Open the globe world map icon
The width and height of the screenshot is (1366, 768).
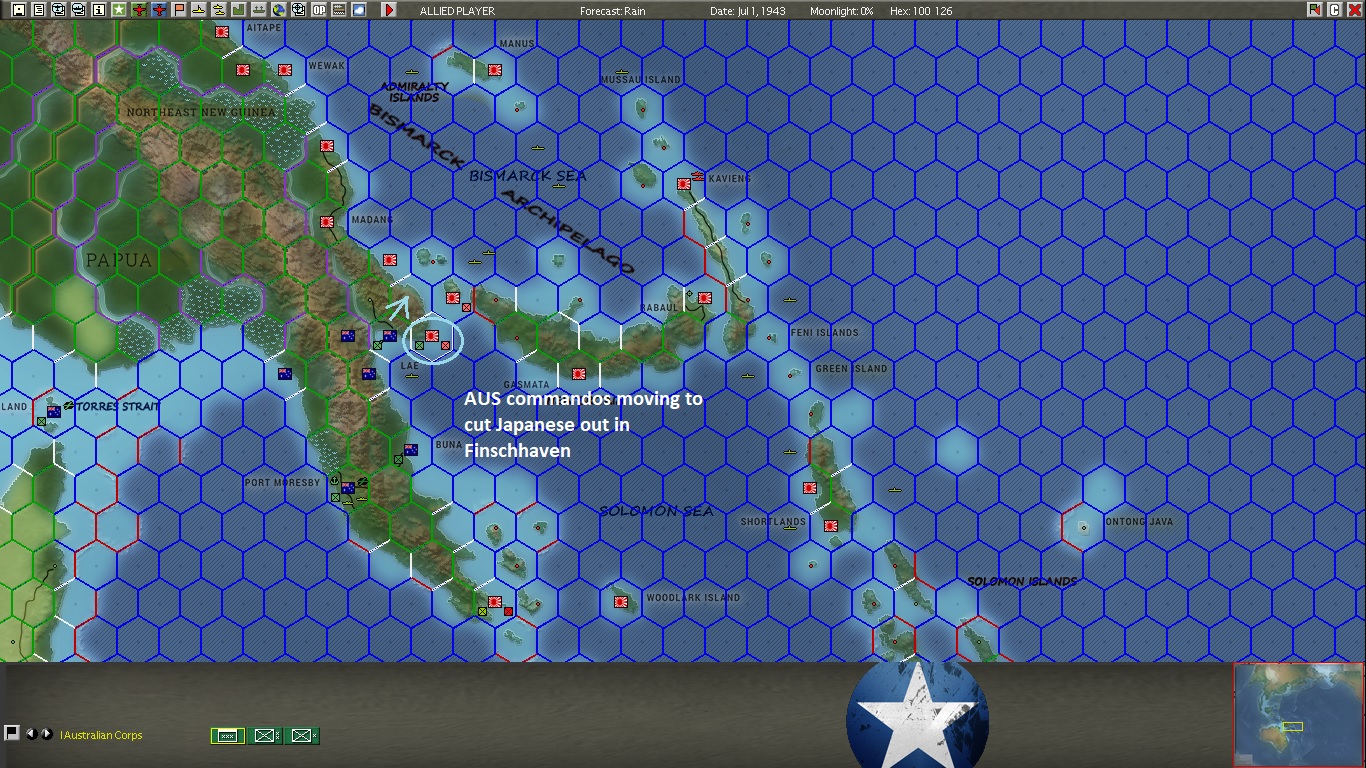[x=277, y=10]
